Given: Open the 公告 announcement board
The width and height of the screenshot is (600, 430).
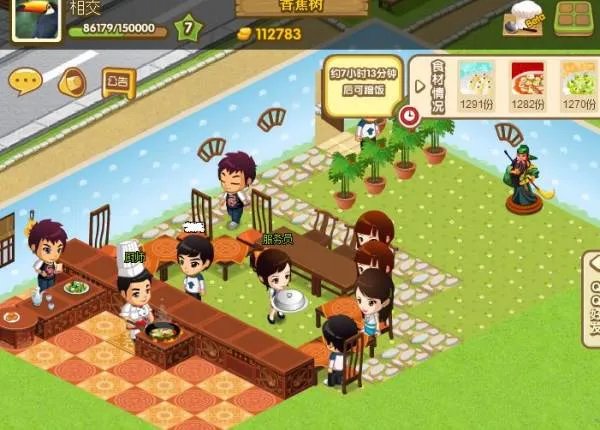Looking at the screenshot, I should [x=118, y=82].
